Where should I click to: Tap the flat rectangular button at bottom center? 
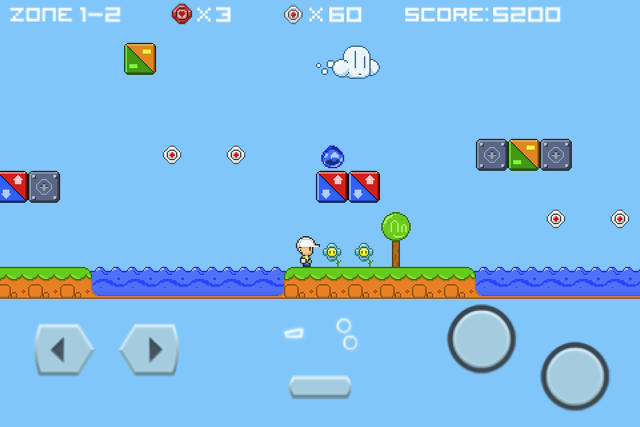click(x=320, y=386)
